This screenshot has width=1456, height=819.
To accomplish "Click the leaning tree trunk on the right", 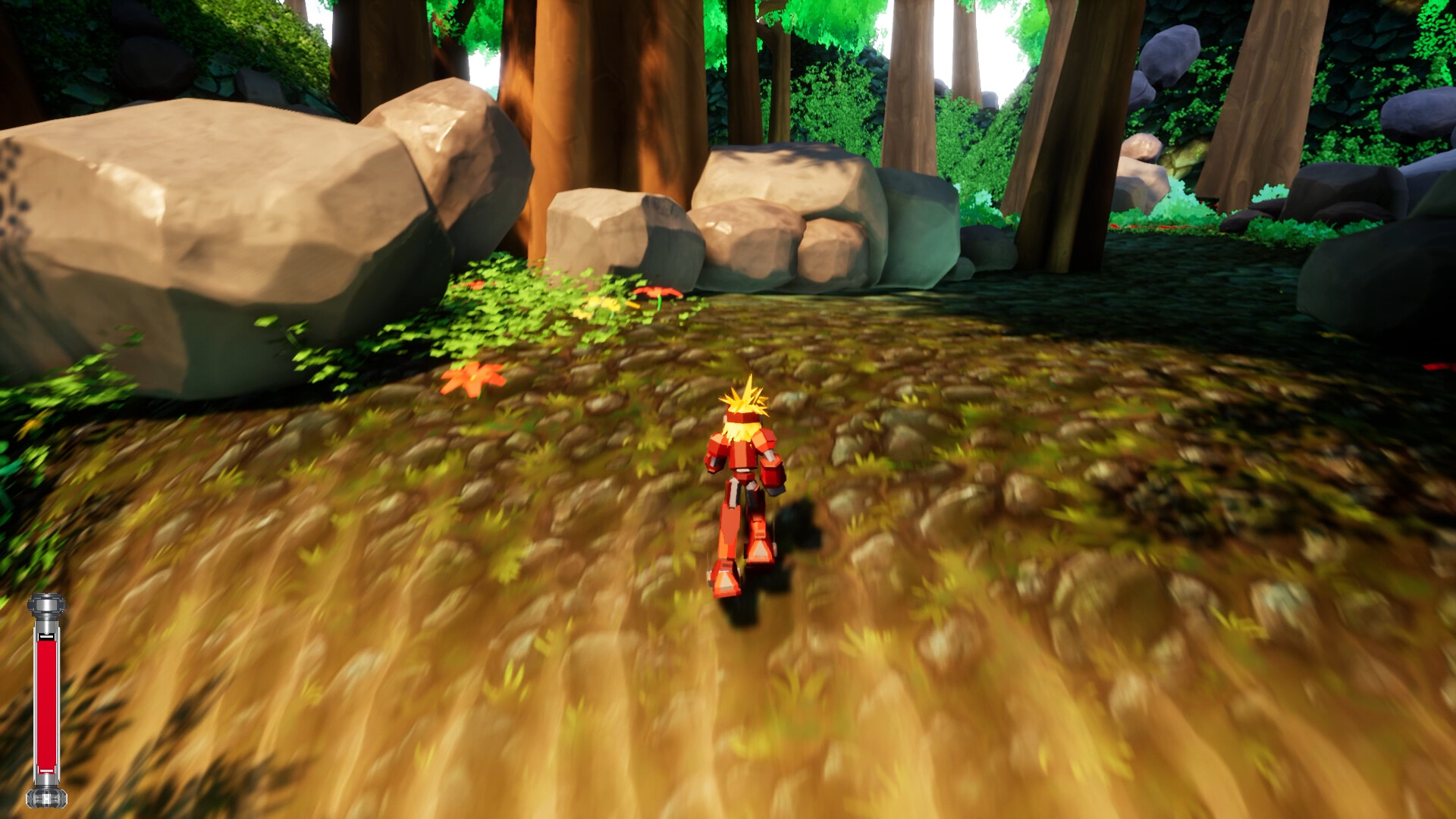I will [1077, 136].
